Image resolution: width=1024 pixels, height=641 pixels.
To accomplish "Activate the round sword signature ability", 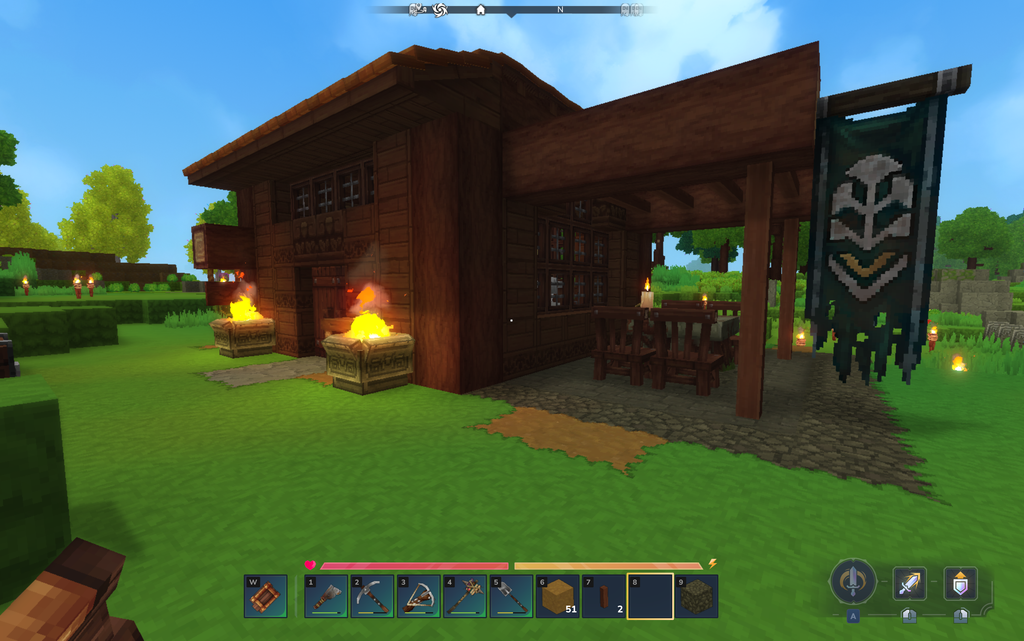I will [853, 581].
